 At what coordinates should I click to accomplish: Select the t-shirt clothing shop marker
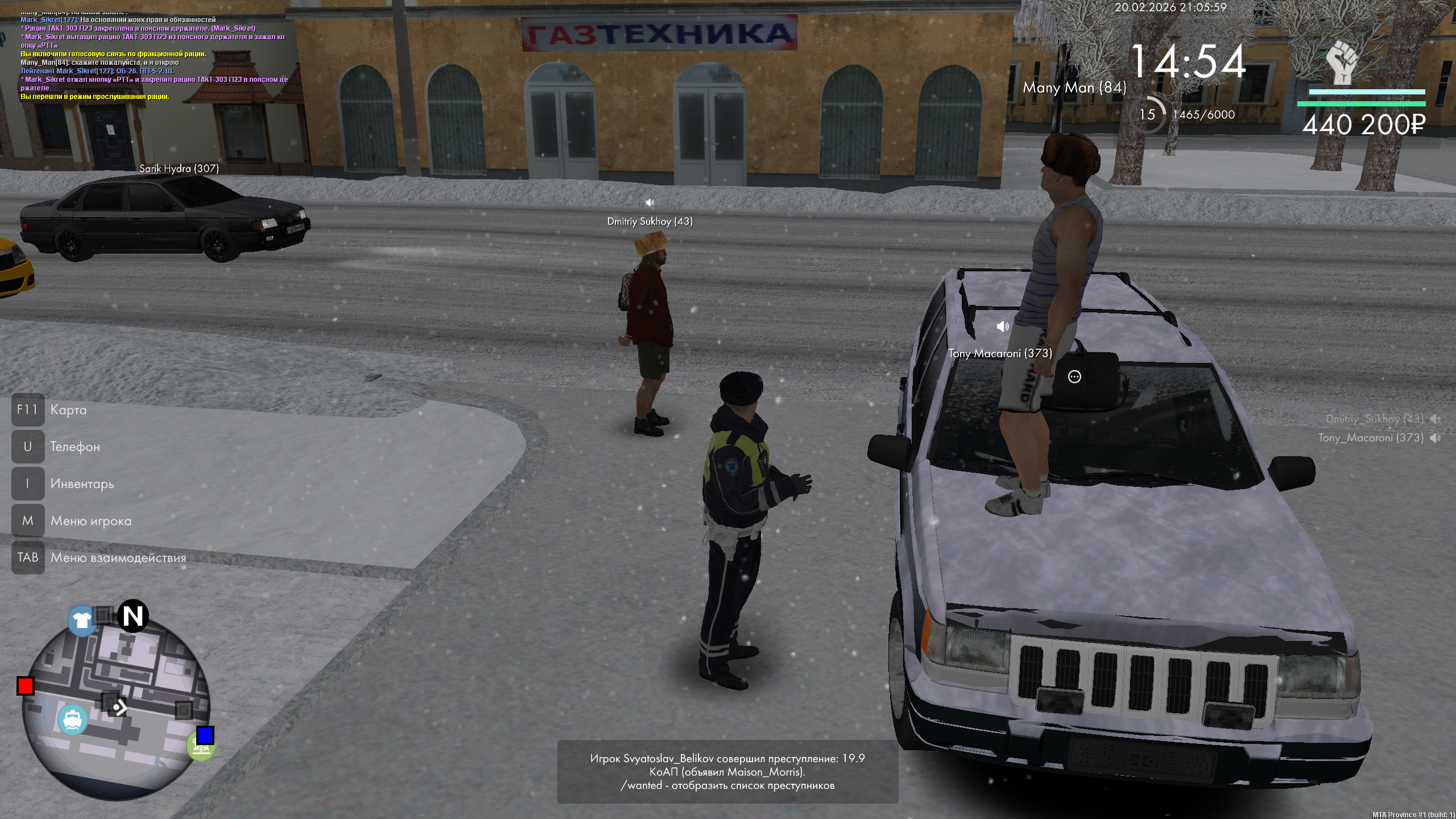tap(81, 620)
